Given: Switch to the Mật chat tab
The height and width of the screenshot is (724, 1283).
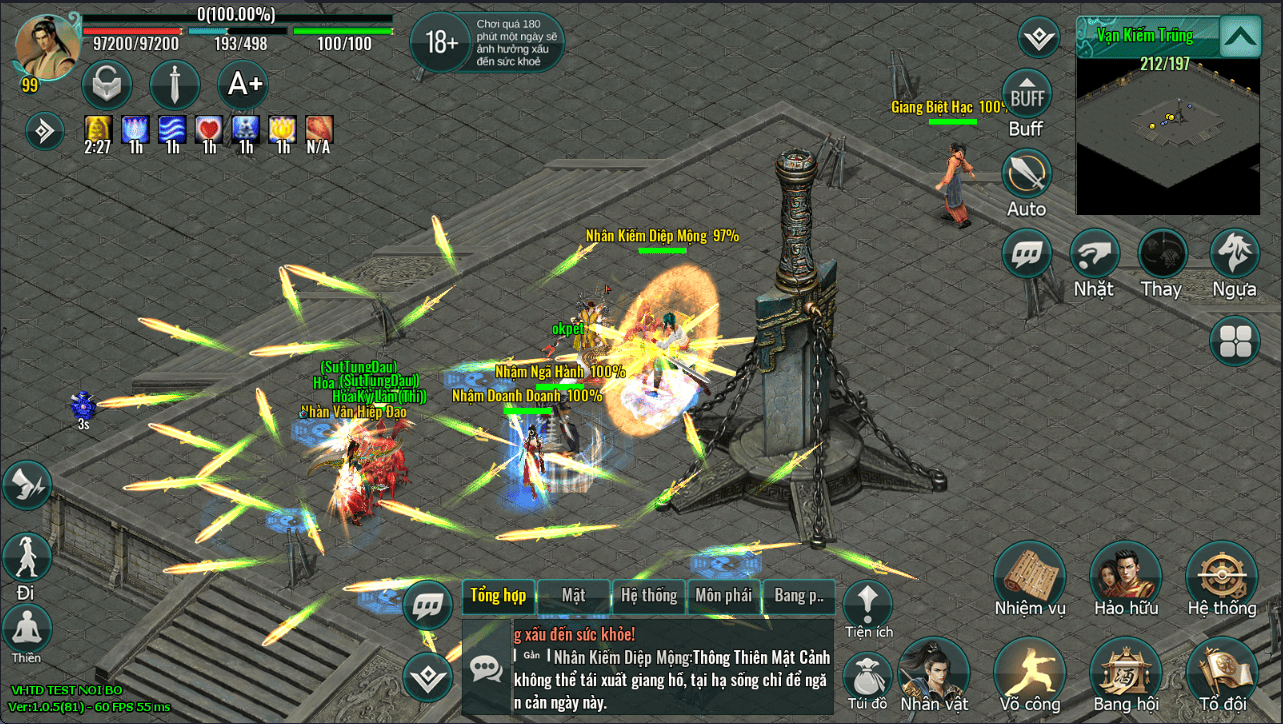Looking at the screenshot, I should pos(574,596).
